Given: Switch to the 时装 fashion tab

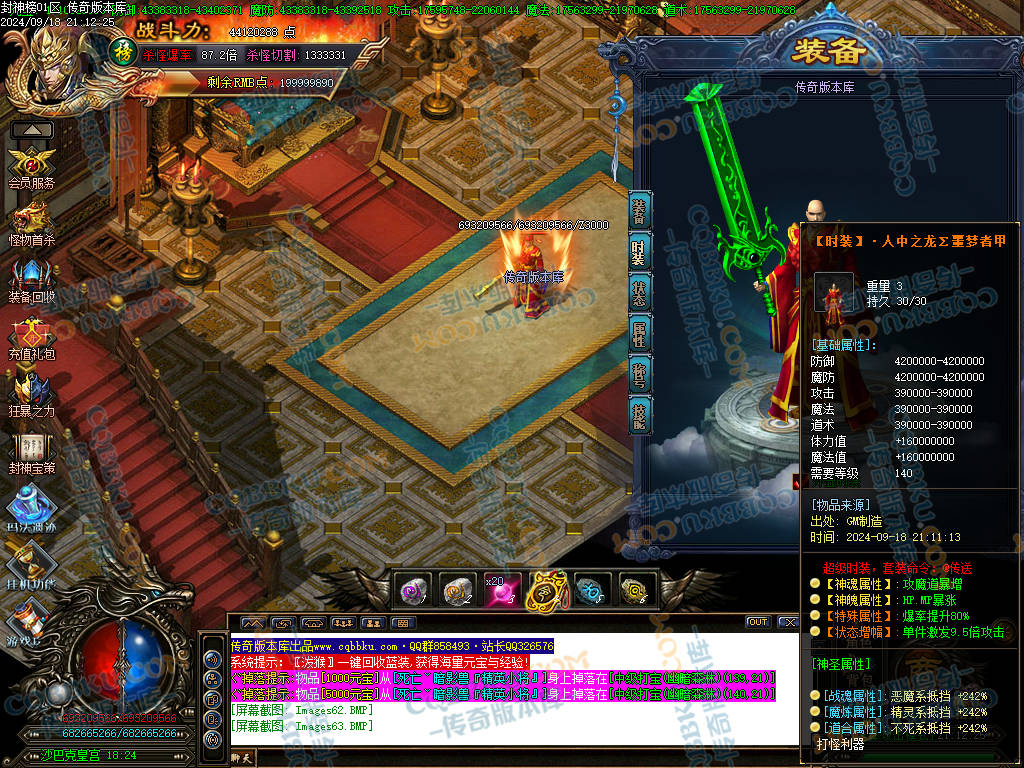Looking at the screenshot, I should [x=640, y=251].
